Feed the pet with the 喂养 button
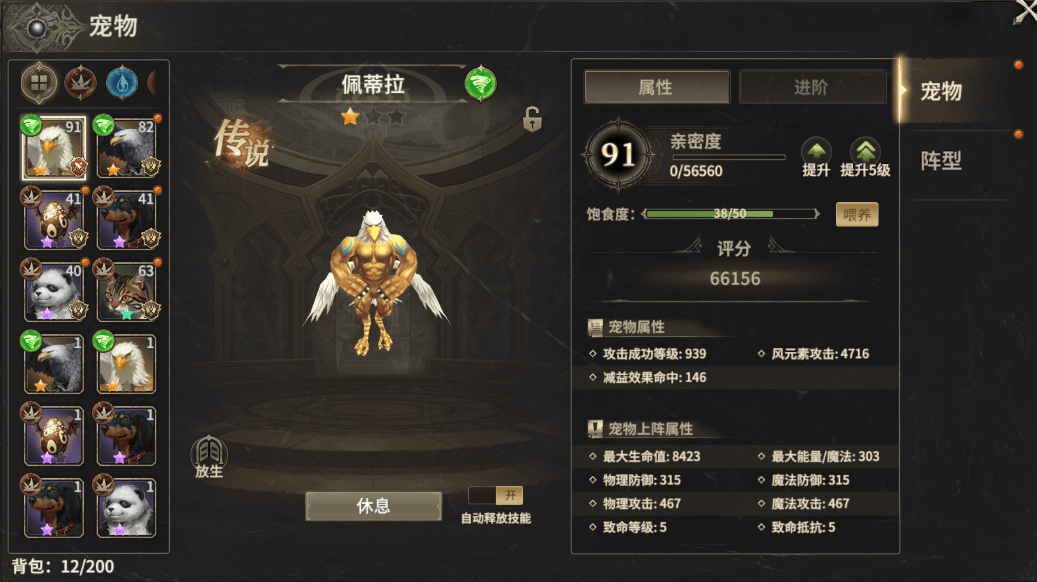The width and height of the screenshot is (1037, 582). 857,214
